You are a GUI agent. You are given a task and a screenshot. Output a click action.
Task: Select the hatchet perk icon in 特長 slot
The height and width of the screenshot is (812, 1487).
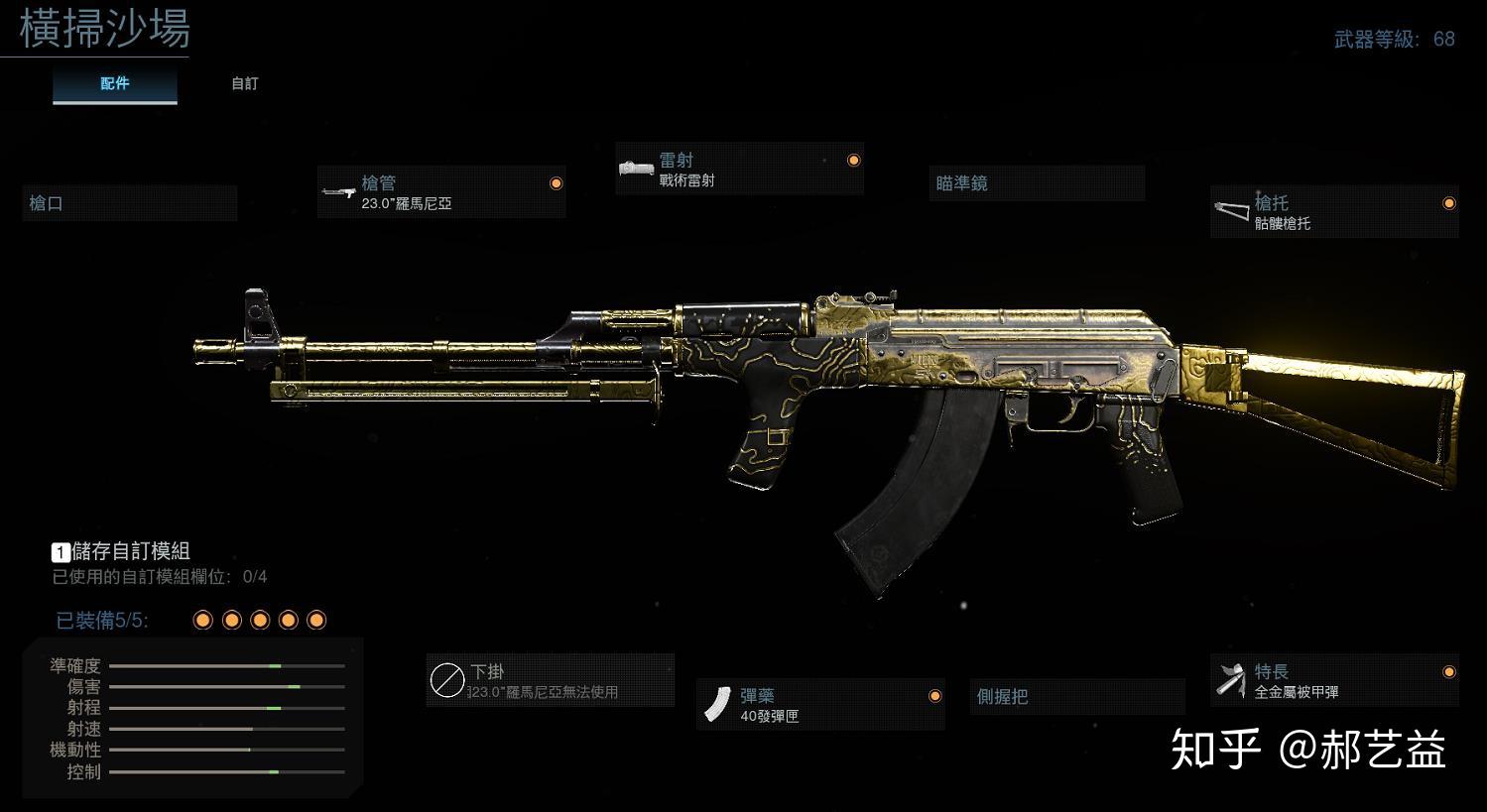(x=1229, y=680)
